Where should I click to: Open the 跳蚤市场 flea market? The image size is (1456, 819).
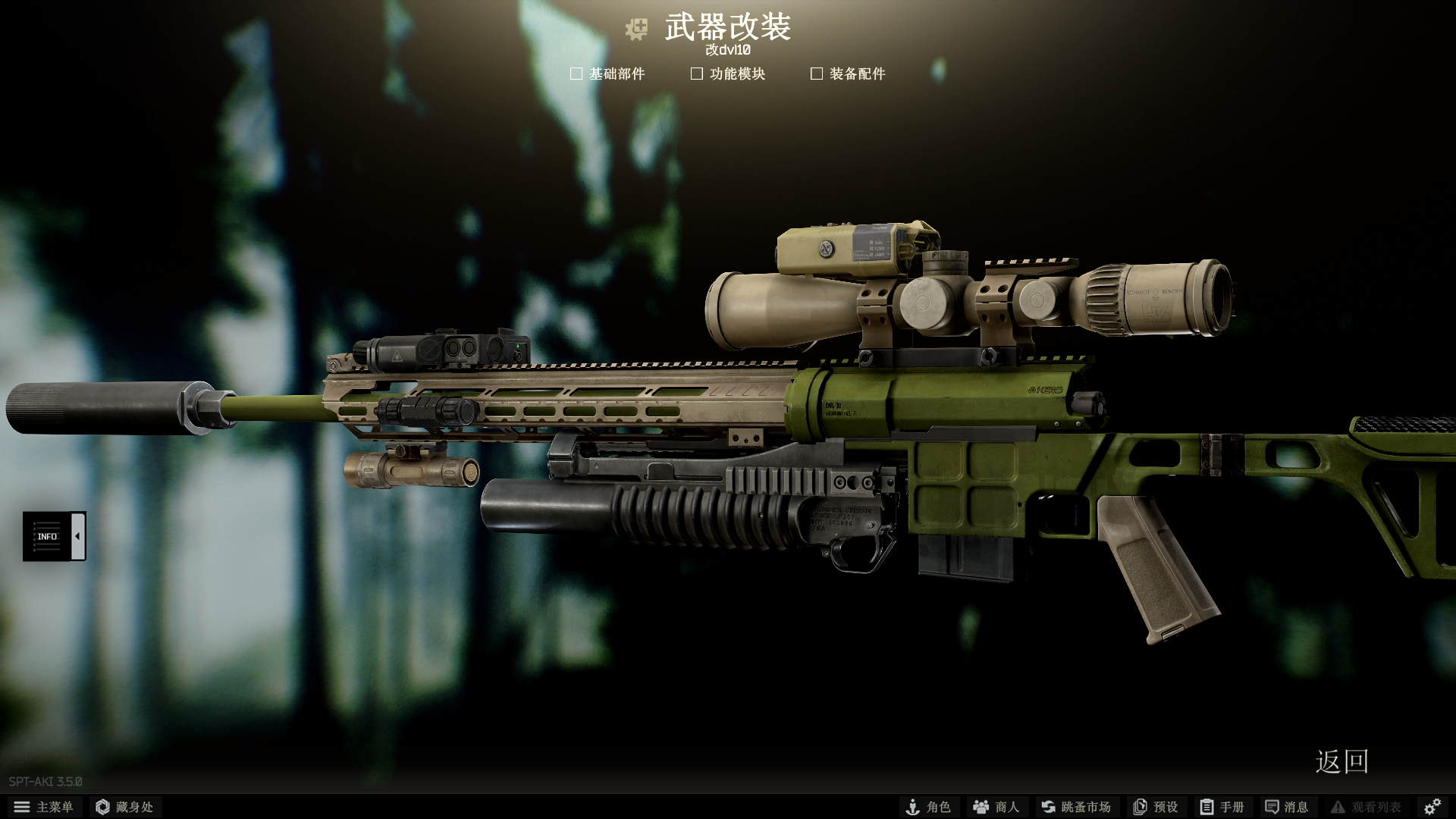click(1076, 807)
